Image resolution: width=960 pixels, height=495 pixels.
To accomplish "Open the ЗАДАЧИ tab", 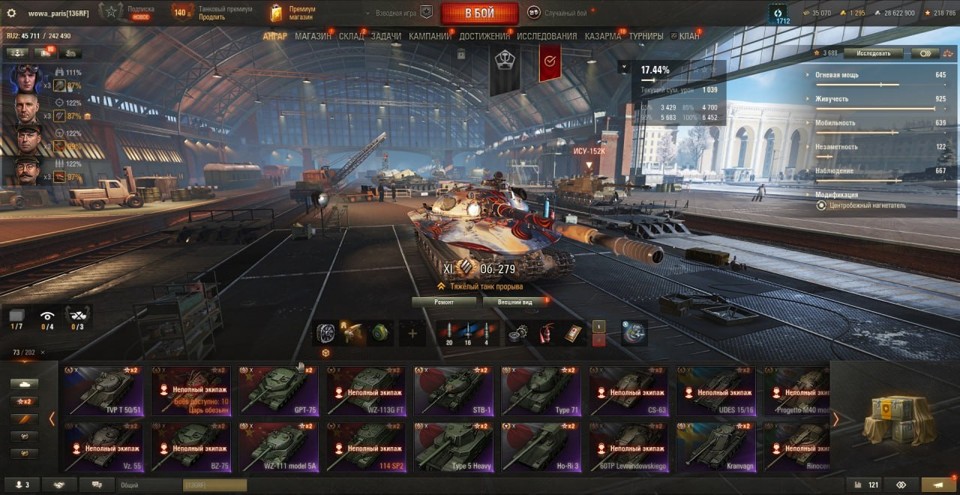I will tap(387, 36).
